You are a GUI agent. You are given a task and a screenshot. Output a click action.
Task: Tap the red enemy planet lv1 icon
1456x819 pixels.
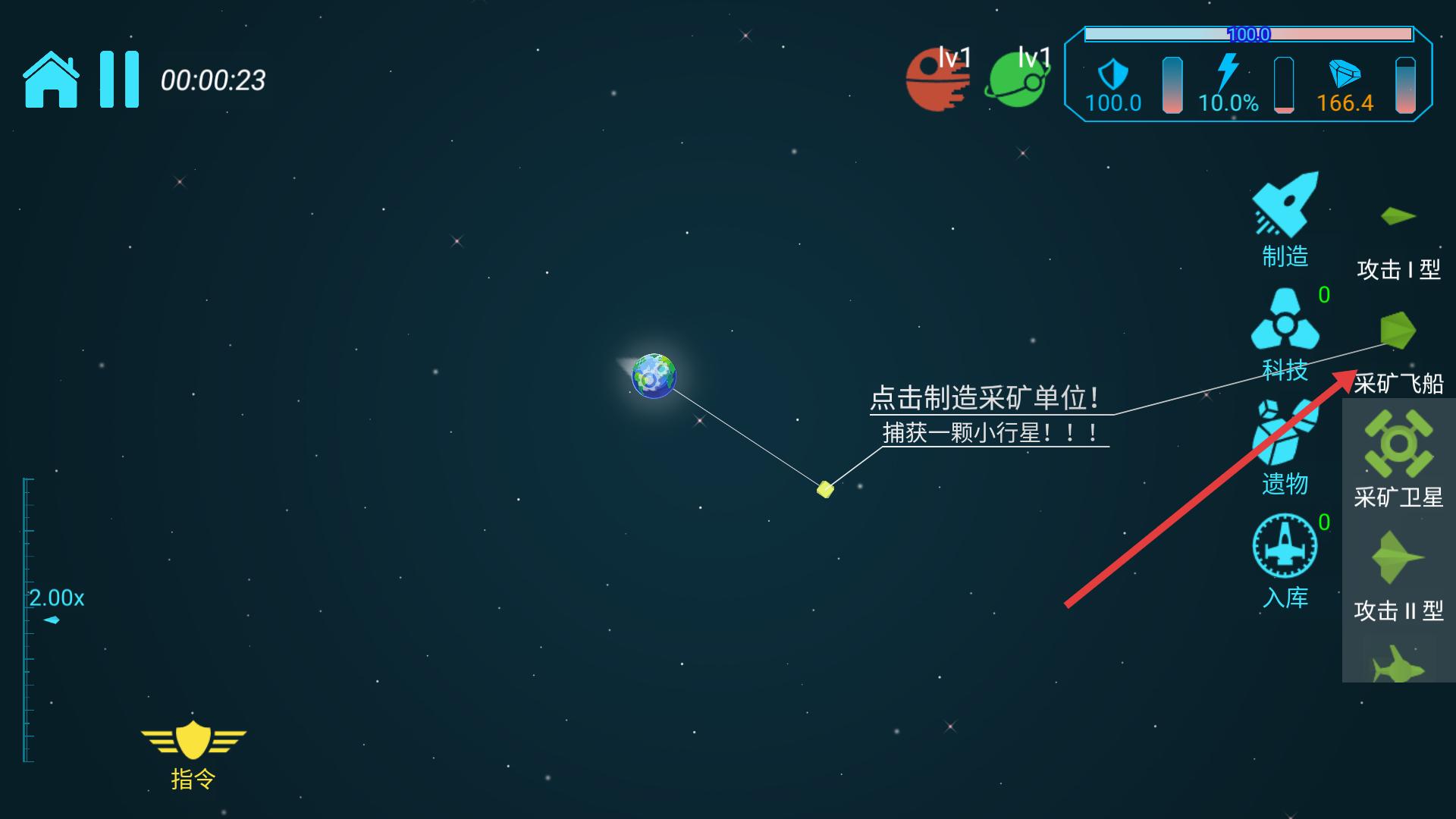click(x=938, y=78)
